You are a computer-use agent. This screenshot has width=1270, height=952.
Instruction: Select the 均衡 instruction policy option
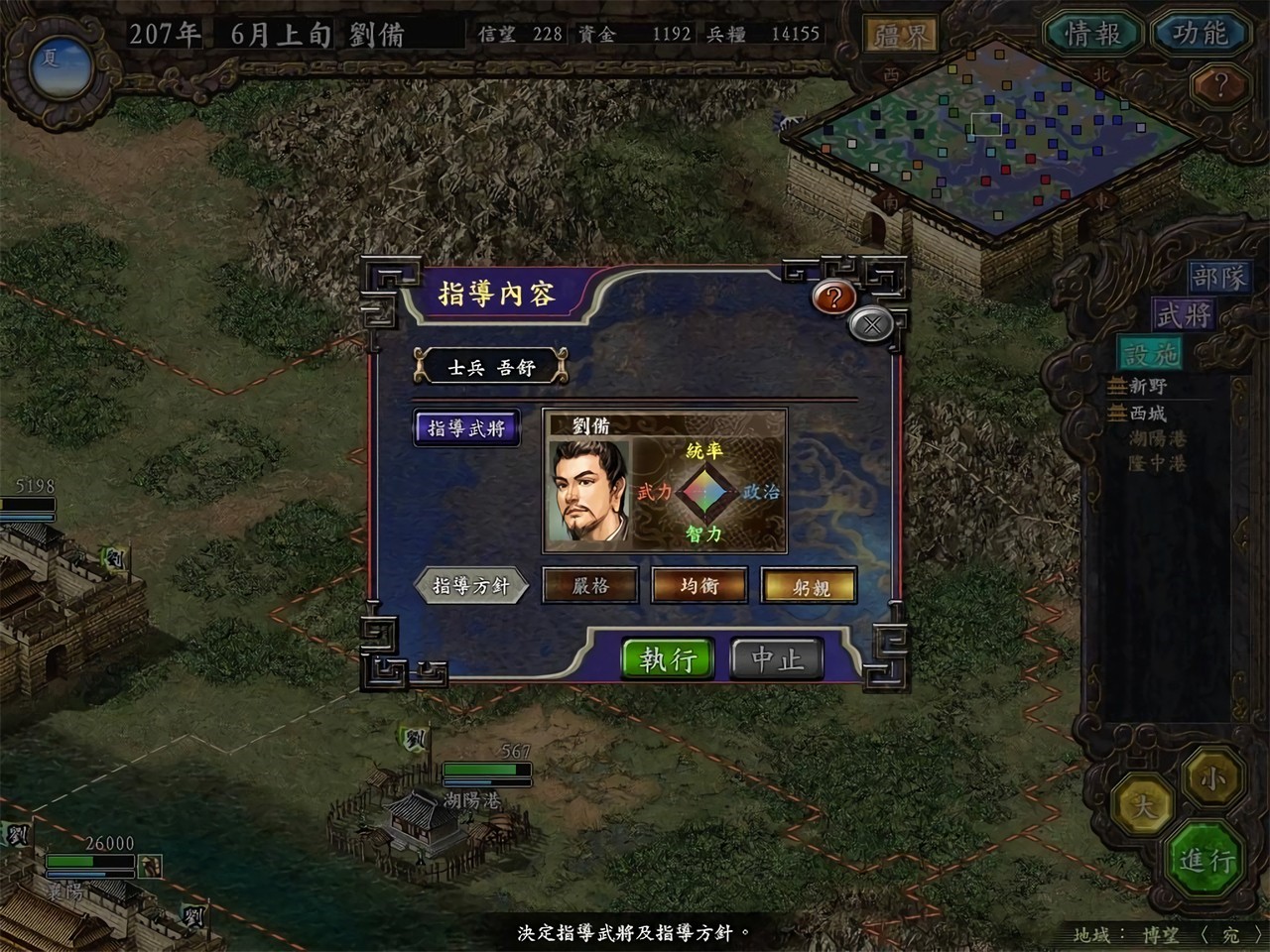click(699, 586)
